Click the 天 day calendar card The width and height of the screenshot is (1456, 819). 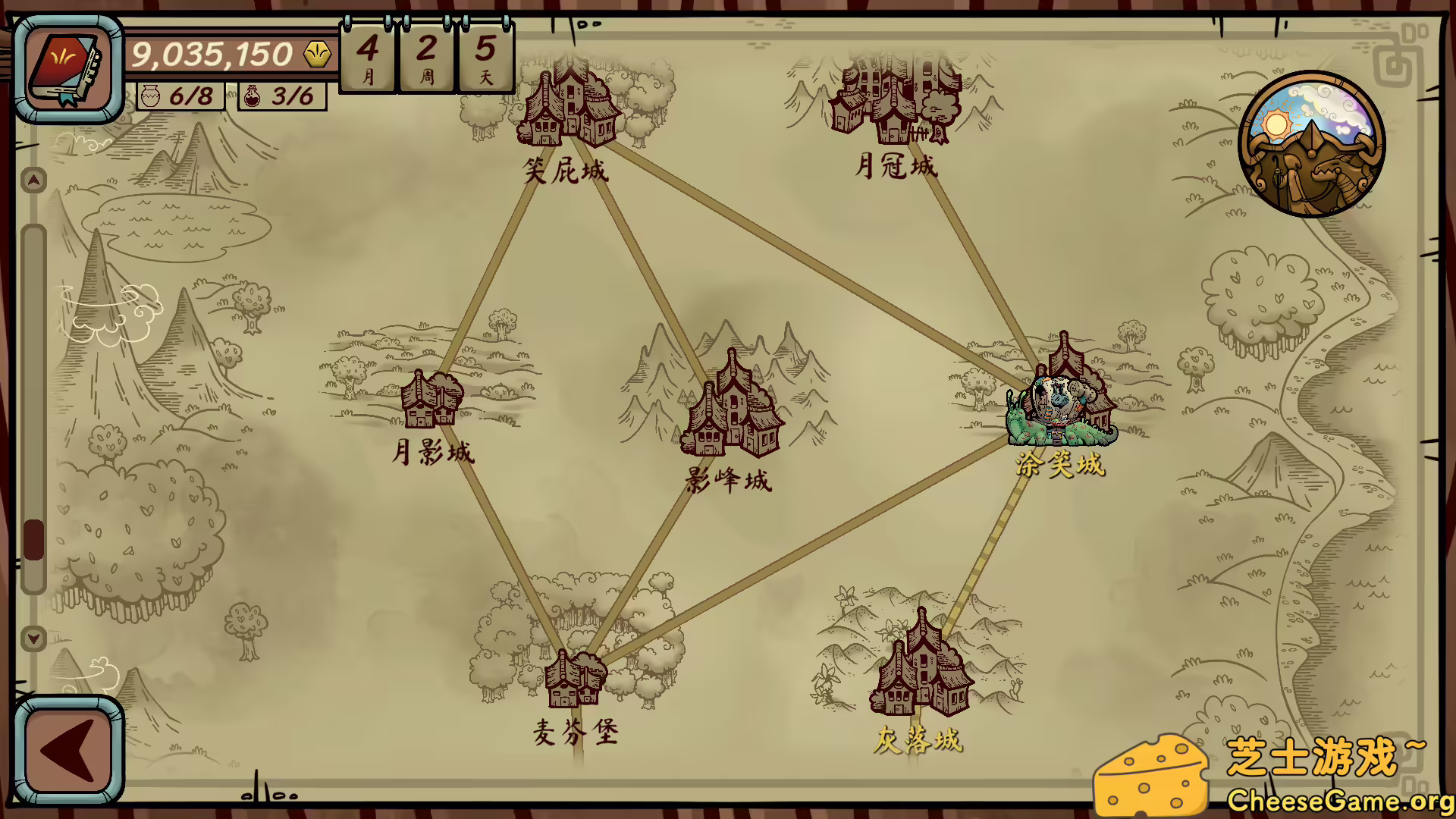coord(485,57)
